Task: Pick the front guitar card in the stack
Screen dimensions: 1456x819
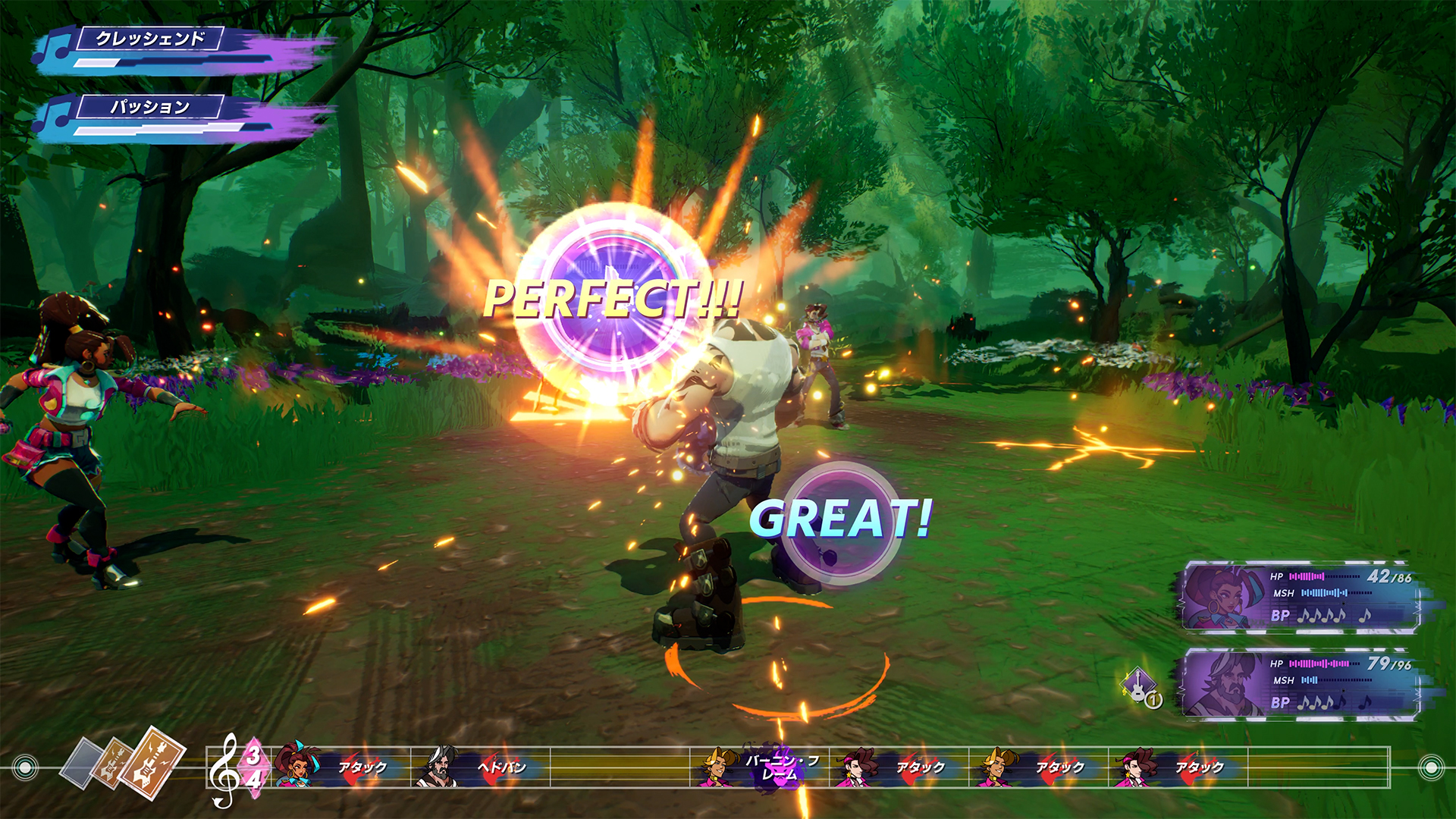Action: point(152,761)
